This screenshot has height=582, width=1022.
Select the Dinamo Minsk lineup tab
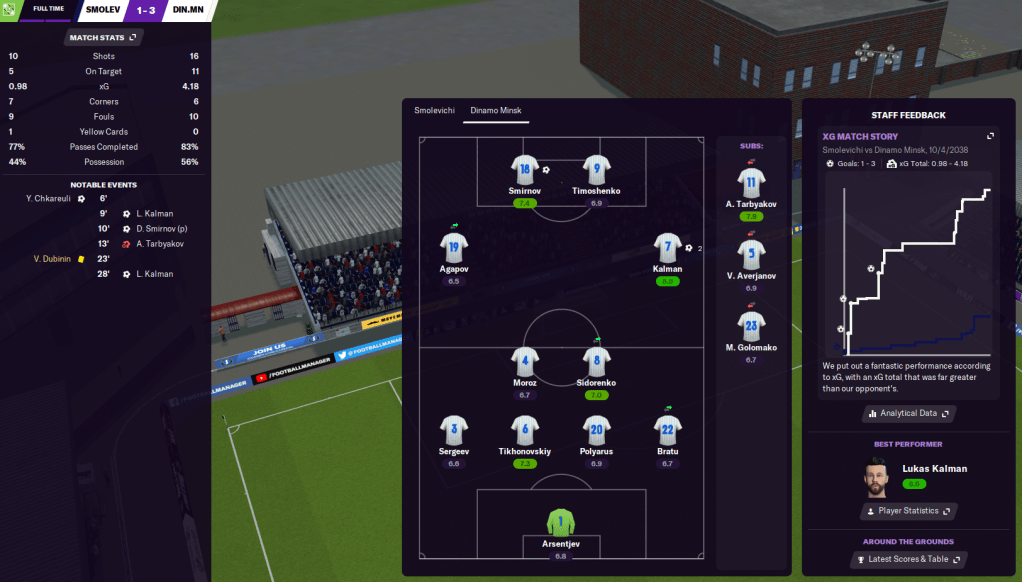pos(496,110)
